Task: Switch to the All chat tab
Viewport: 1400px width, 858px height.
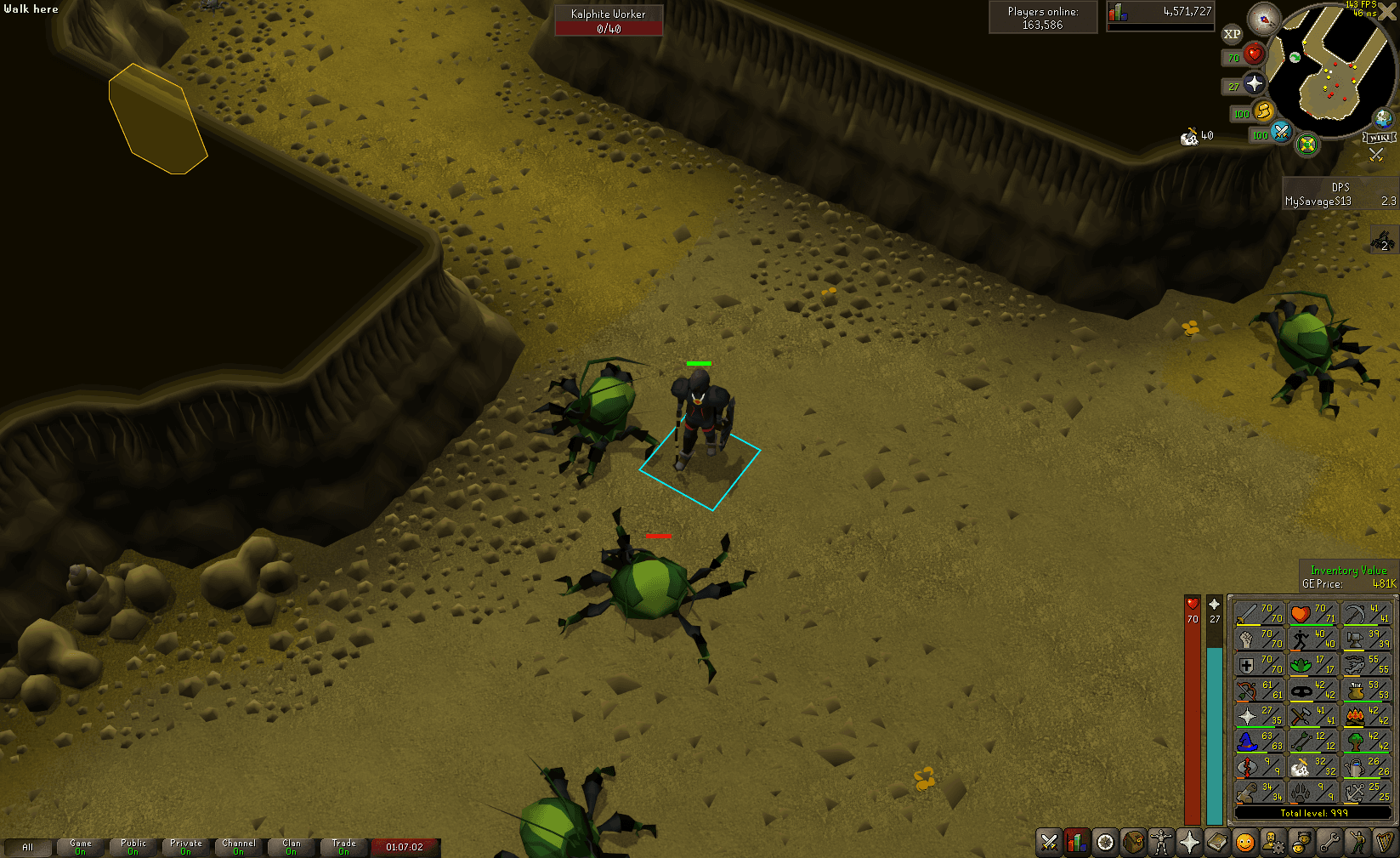Action: (x=28, y=847)
